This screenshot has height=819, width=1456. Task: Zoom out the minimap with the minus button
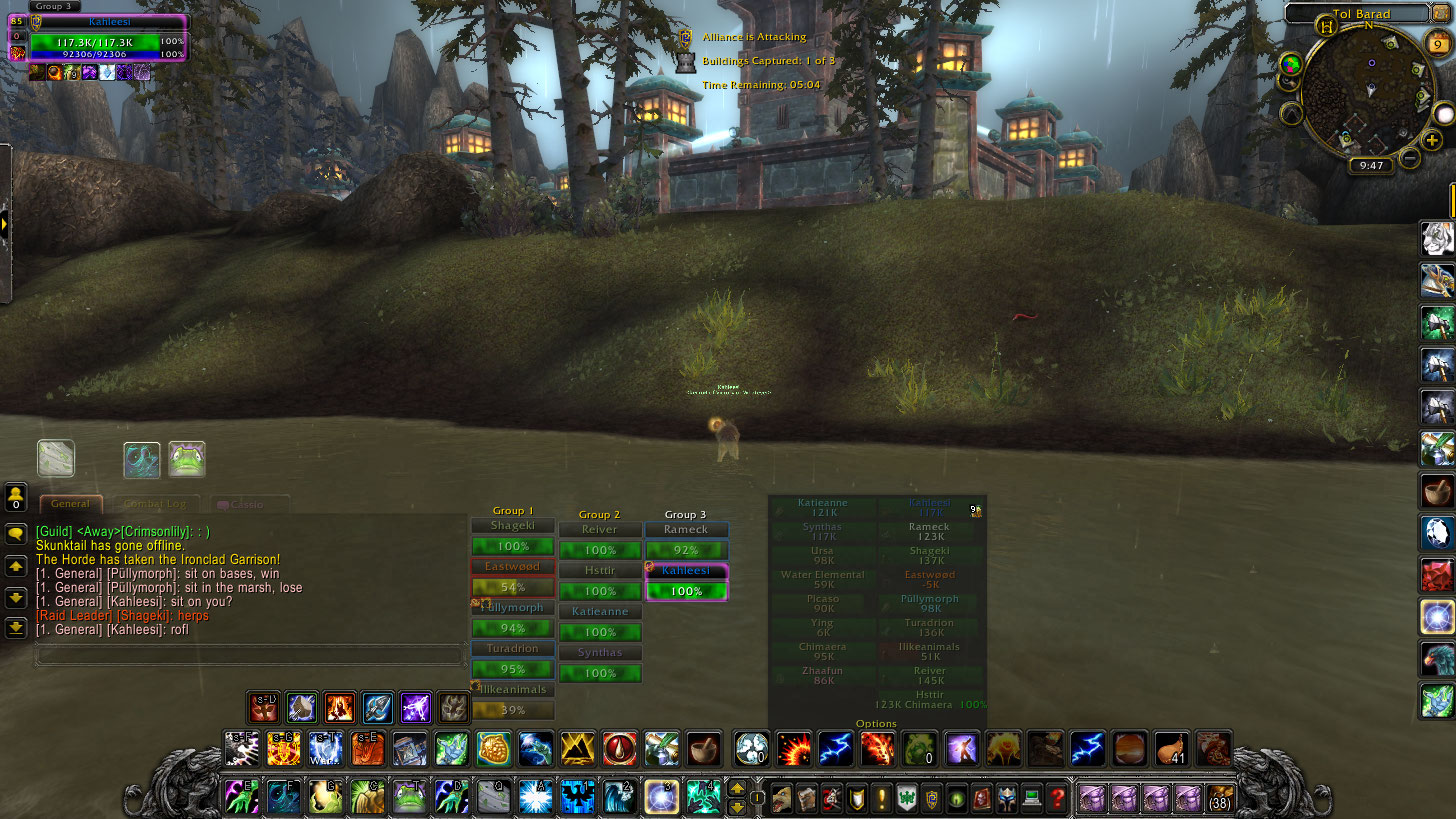pyautogui.click(x=1410, y=157)
